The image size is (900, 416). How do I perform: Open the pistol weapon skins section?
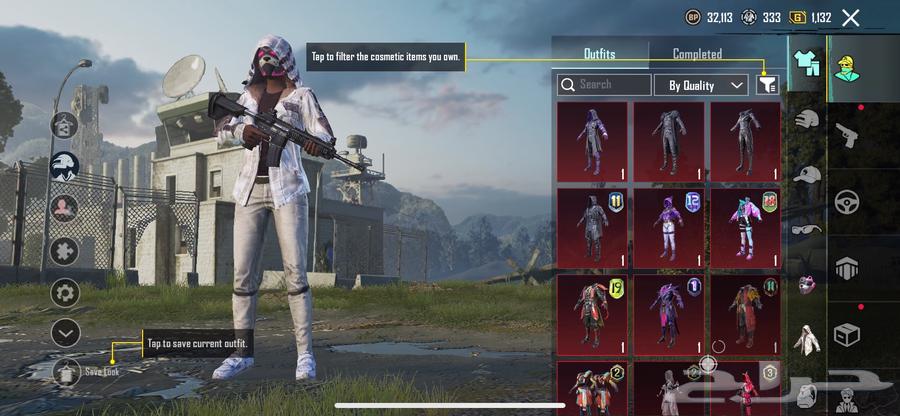coord(847,133)
